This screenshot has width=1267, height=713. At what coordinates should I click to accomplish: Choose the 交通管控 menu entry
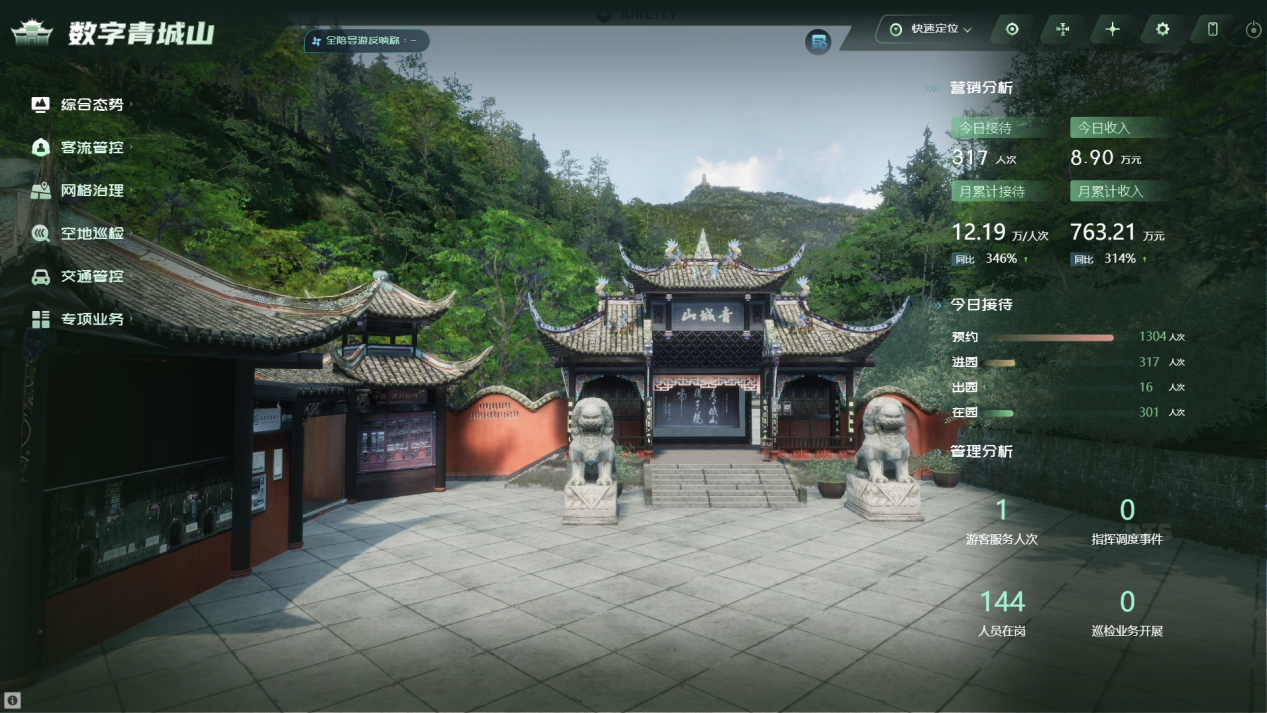click(x=91, y=276)
